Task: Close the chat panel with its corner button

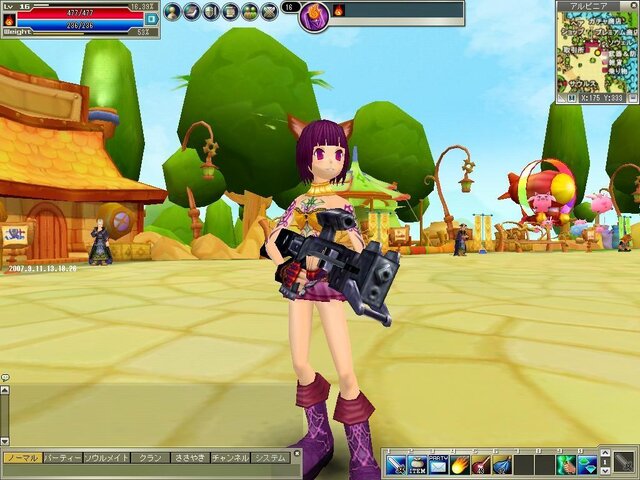Action: point(296,453)
